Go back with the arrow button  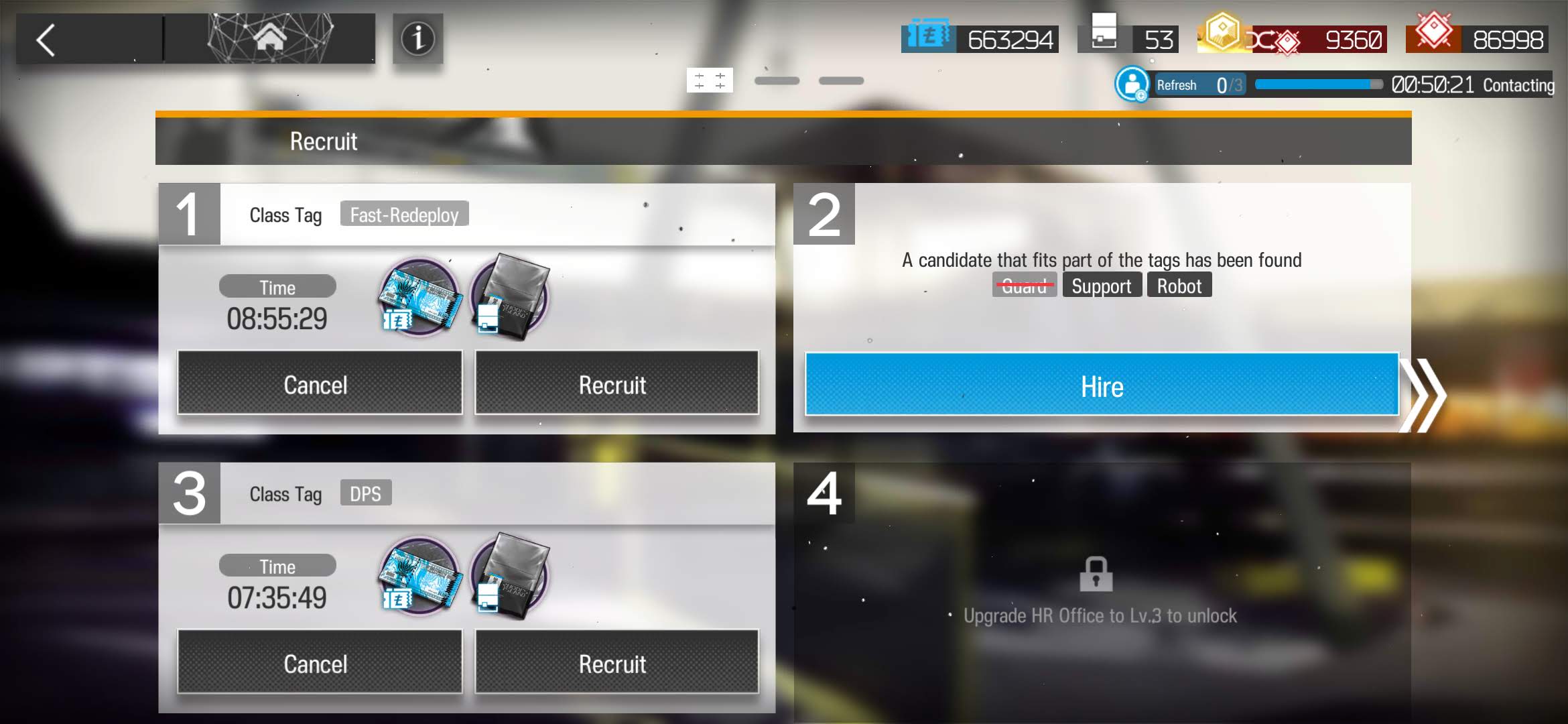pyautogui.click(x=47, y=40)
